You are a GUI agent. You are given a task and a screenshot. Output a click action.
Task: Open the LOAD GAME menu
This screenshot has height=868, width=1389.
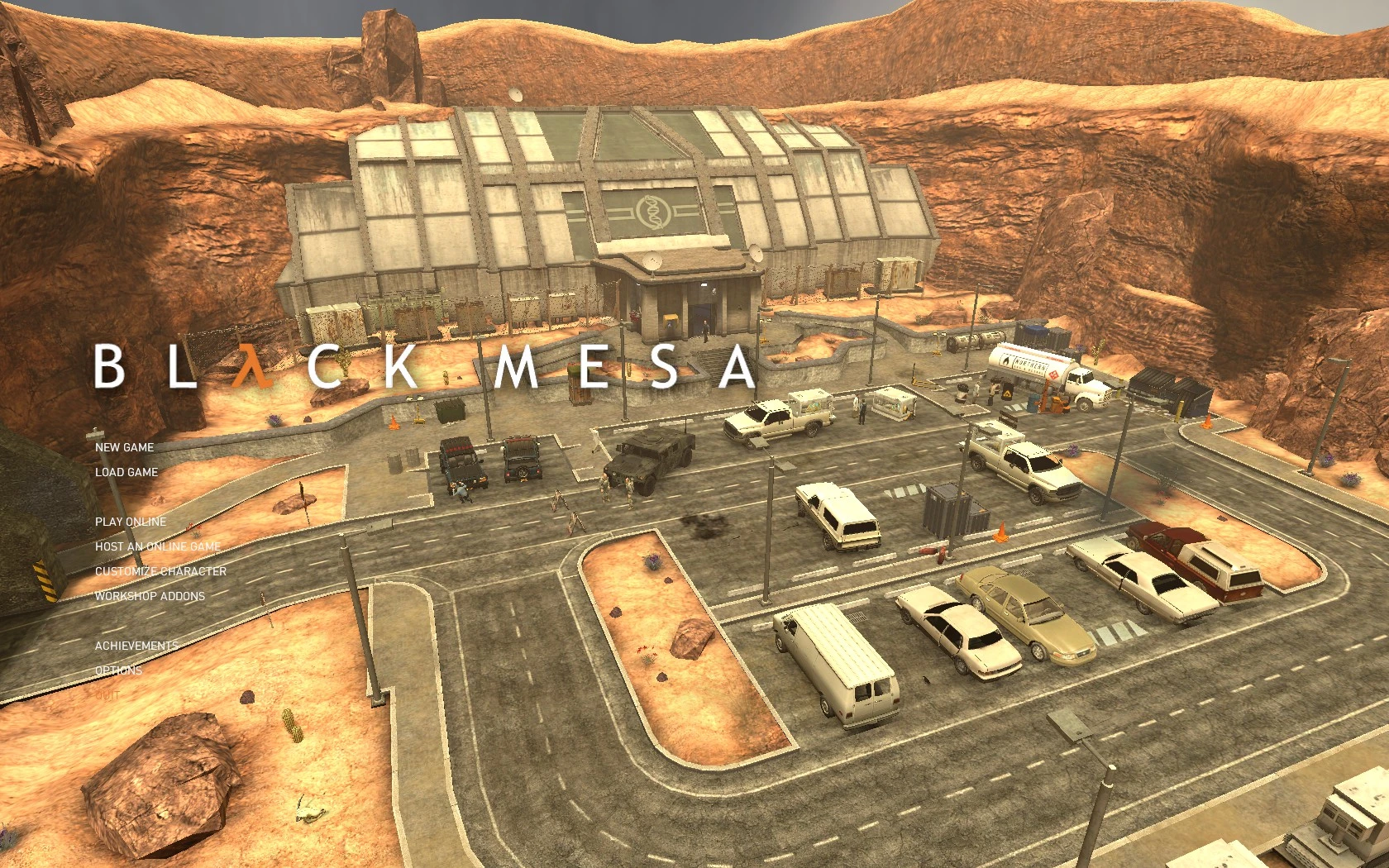point(126,472)
